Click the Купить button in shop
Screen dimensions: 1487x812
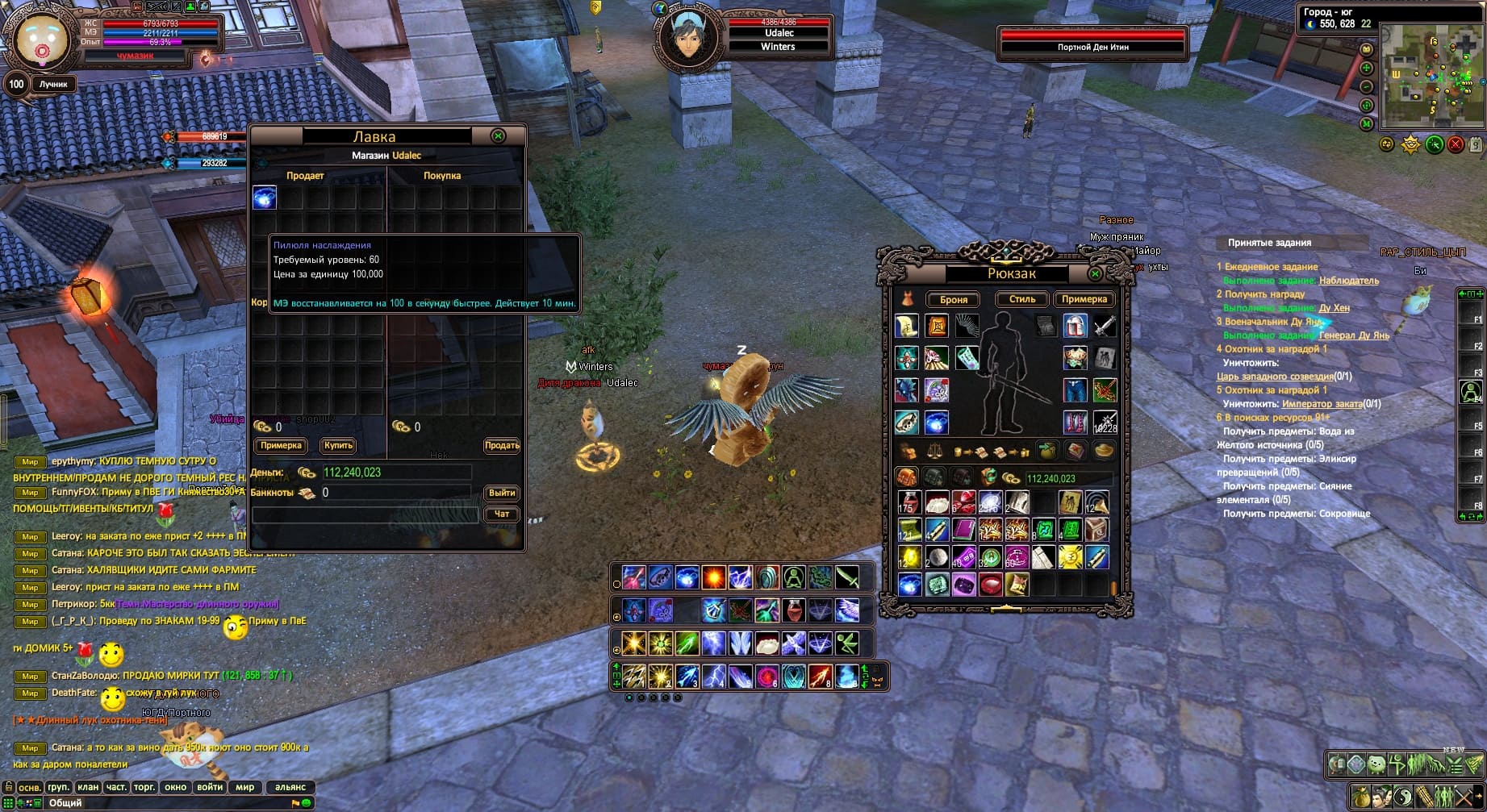[338, 445]
